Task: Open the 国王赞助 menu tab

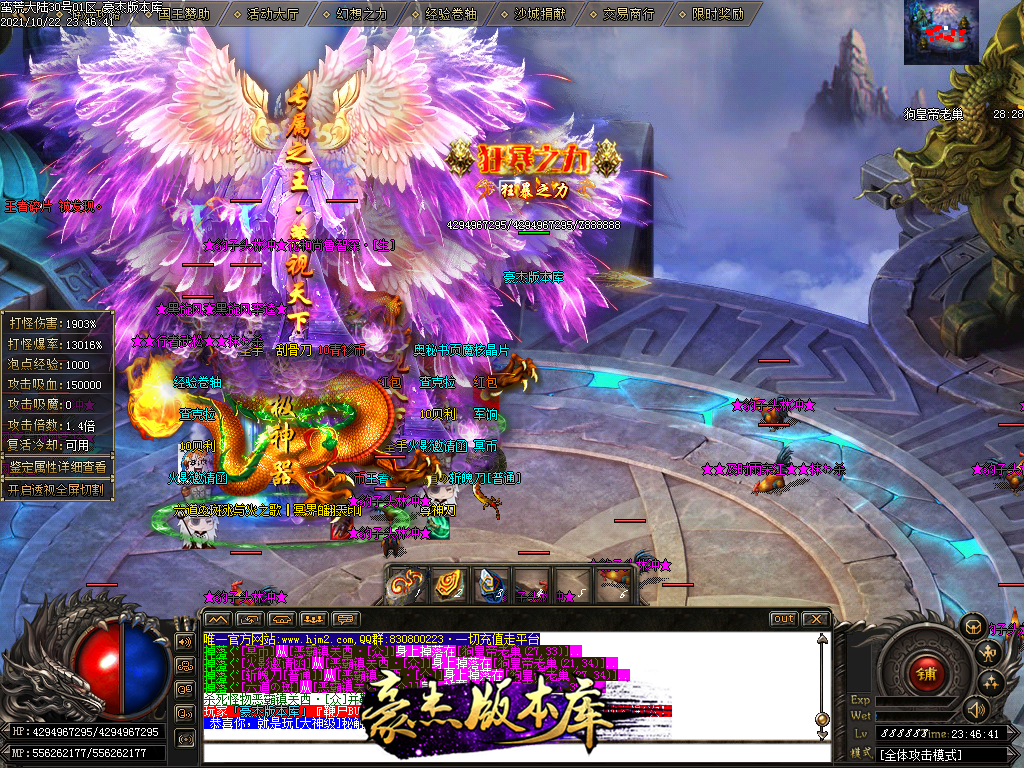Action: (x=183, y=14)
